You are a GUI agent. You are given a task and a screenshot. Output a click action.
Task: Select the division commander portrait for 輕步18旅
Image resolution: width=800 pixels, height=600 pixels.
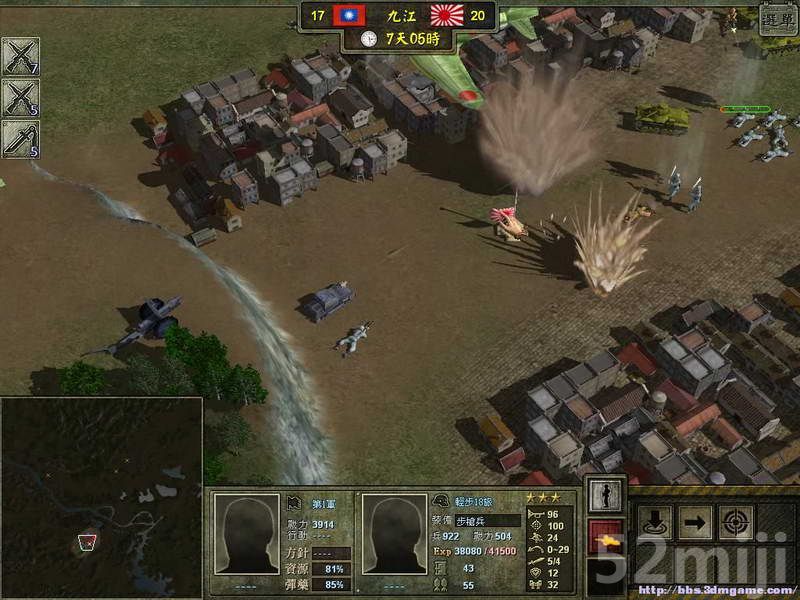point(393,536)
